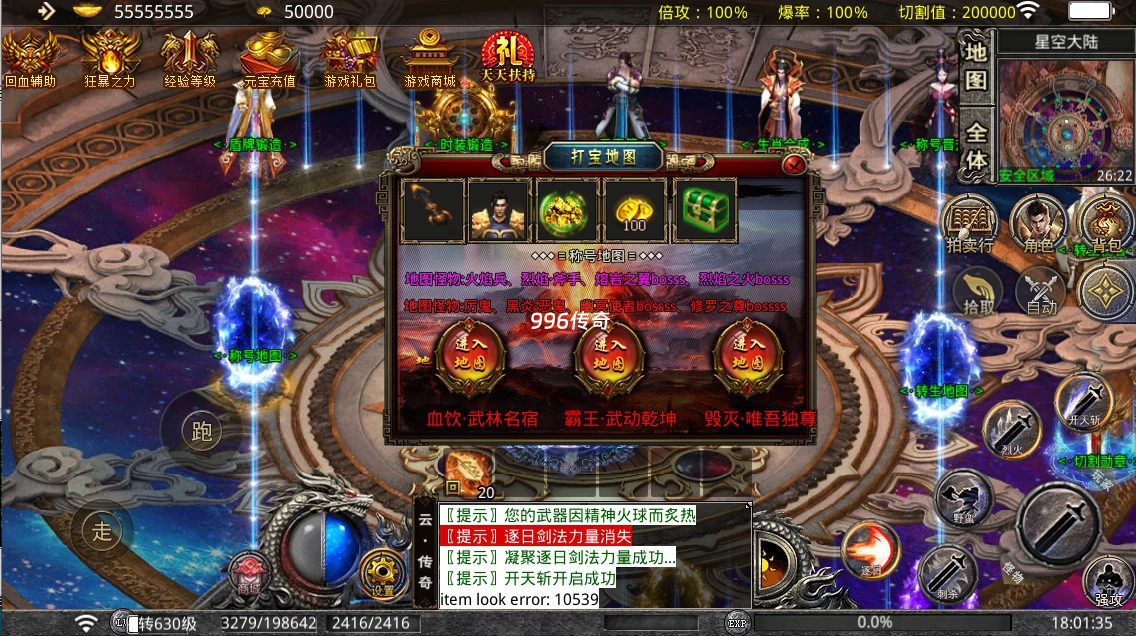
Task: Open the 天天扶持 daily support gift
Action: tap(509, 58)
